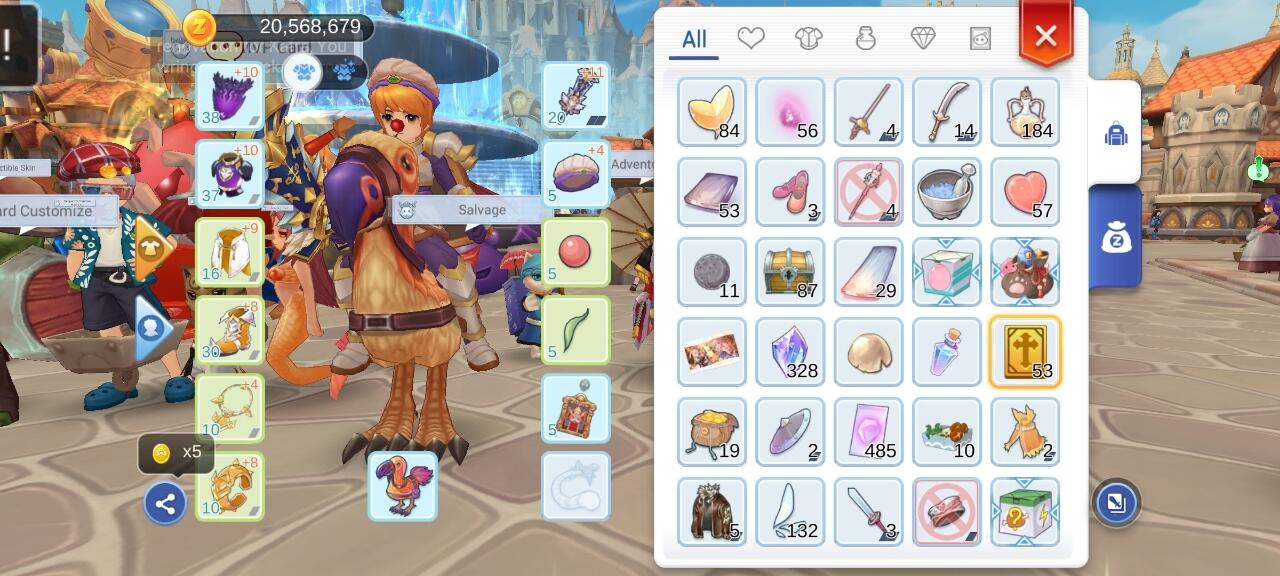Tap the blue share button
1280x576 pixels.
click(165, 504)
